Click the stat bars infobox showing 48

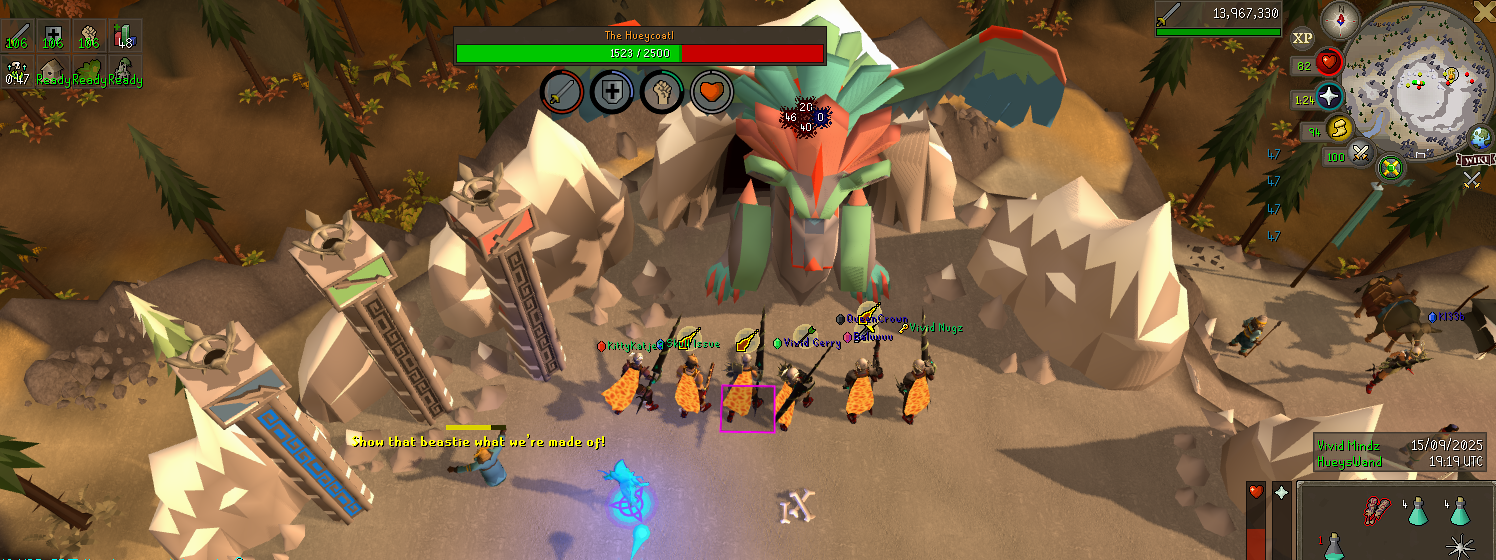tap(124, 34)
